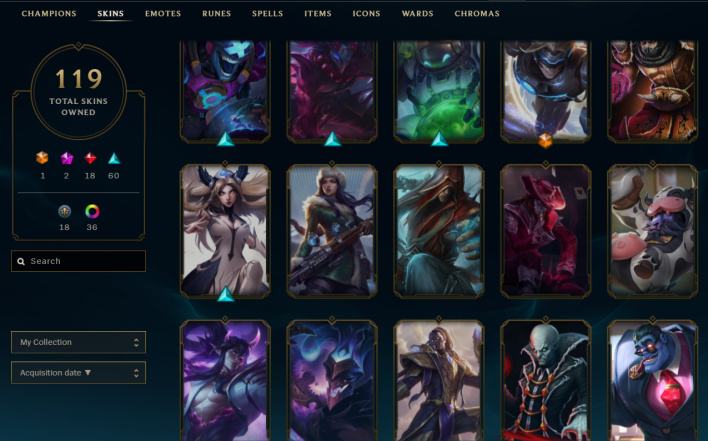
Task: View the Chromas tab
Action: tap(477, 14)
